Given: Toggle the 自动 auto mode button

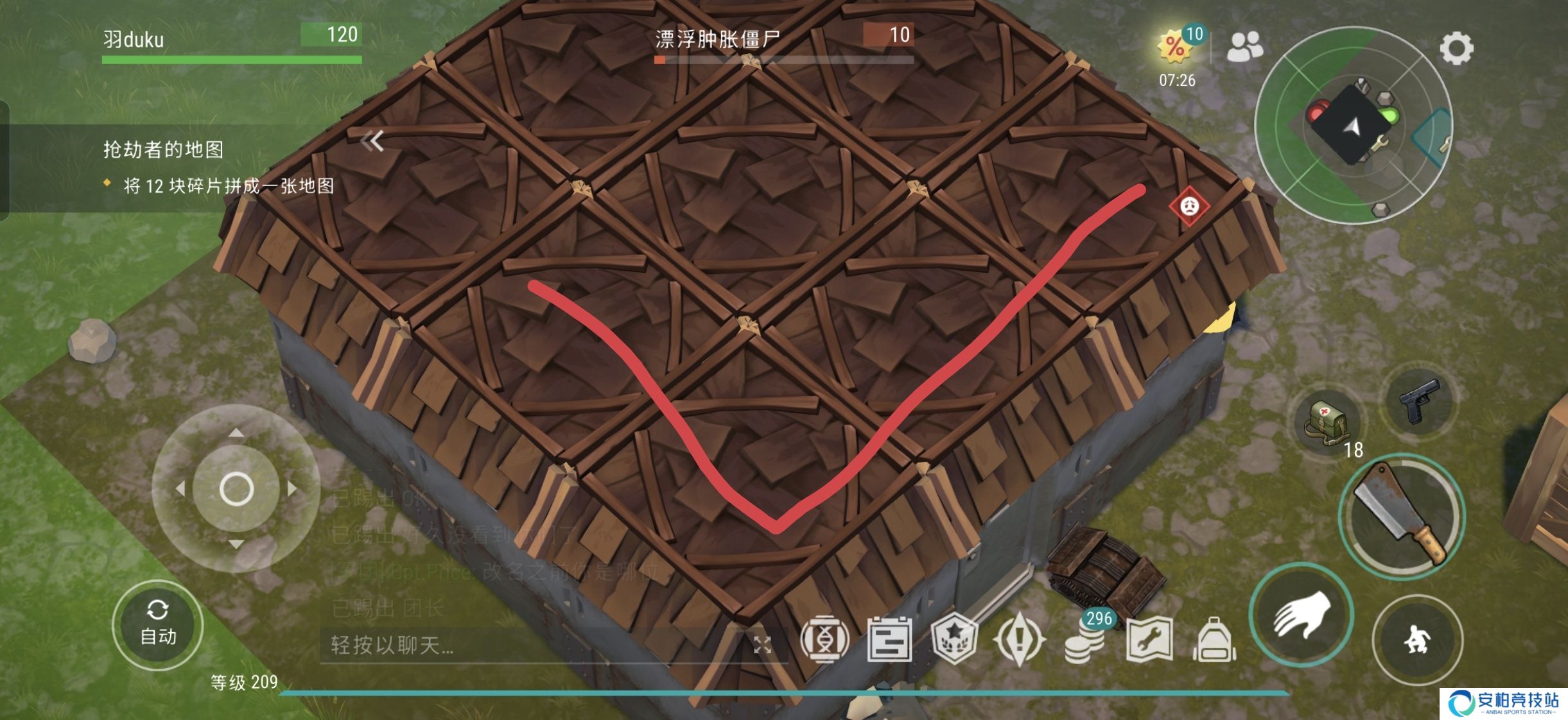Looking at the screenshot, I should tap(157, 624).
